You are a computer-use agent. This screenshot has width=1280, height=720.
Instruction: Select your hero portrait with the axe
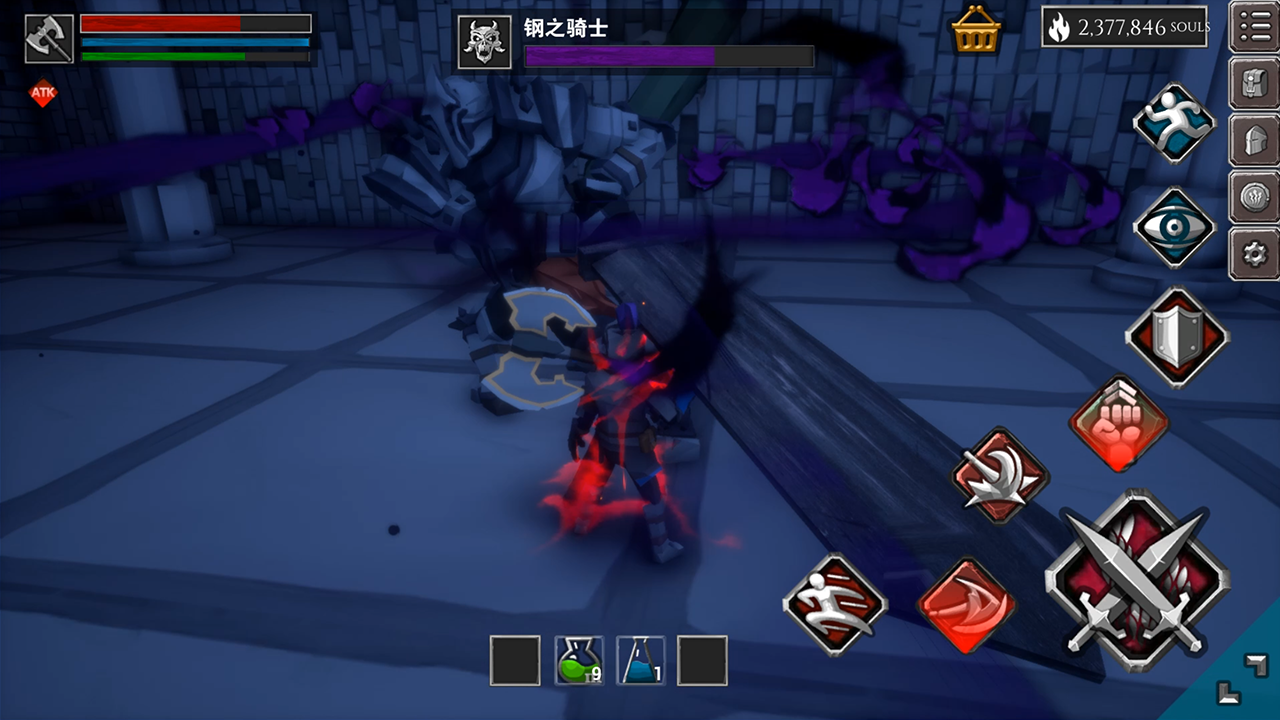click(x=48, y=40)
